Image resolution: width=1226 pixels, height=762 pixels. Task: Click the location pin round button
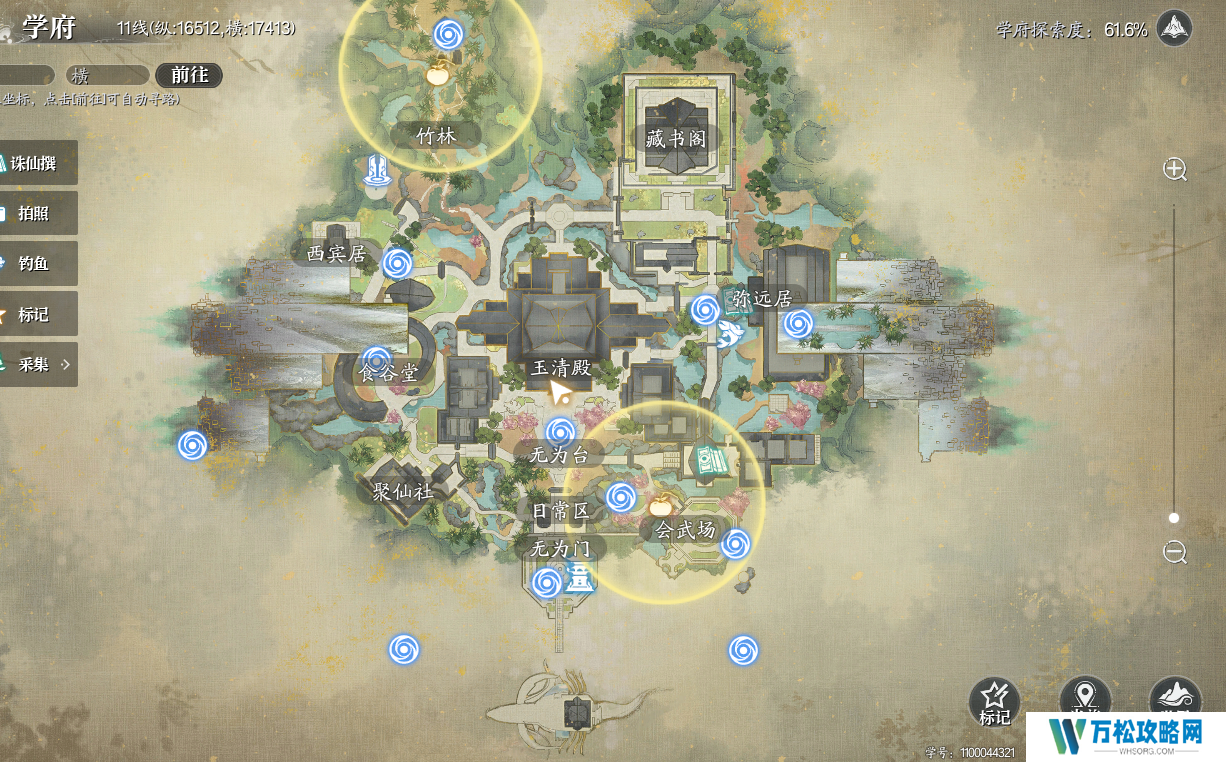[x=1084, y=698]
